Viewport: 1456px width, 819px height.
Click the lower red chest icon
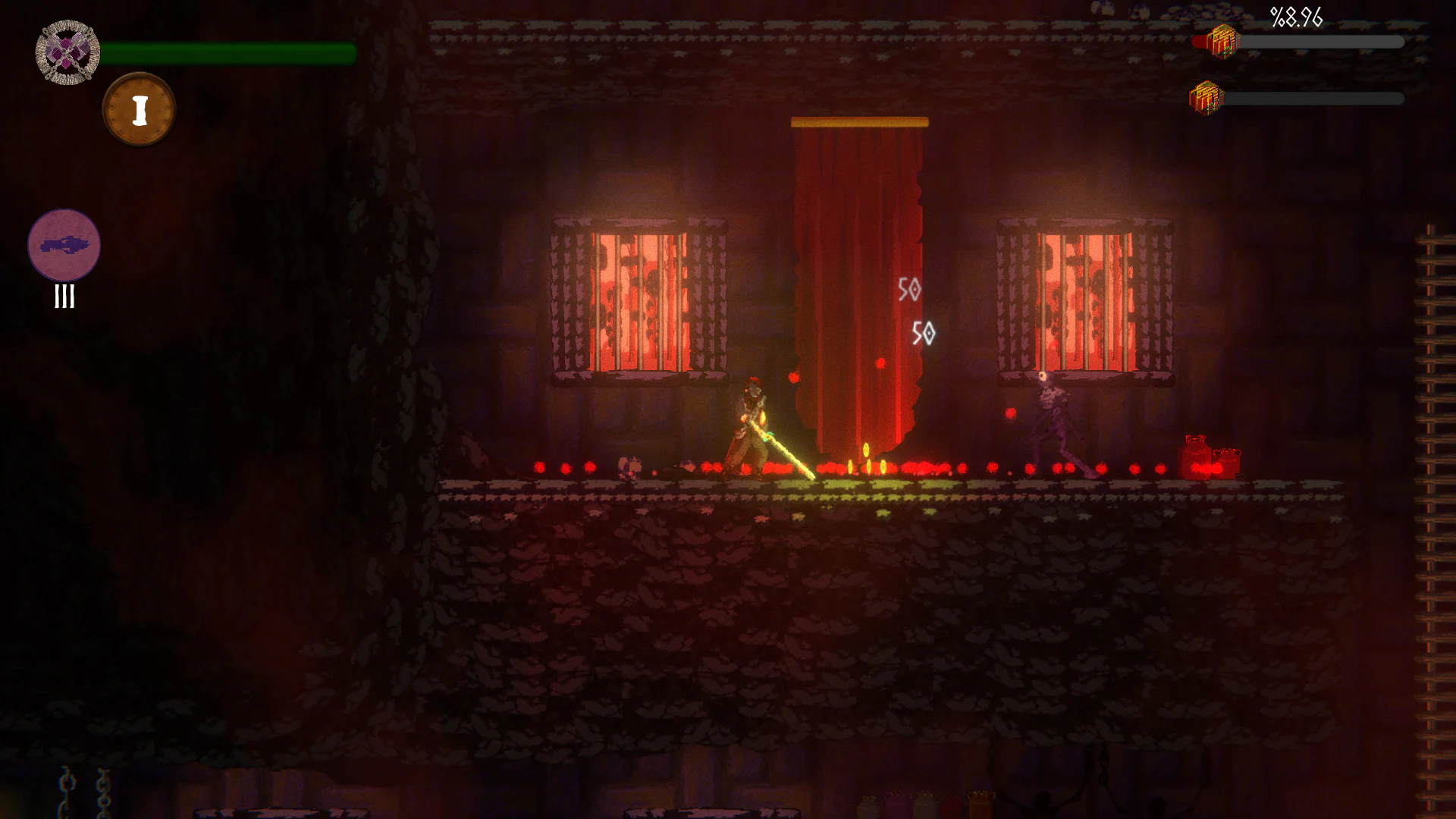tap(1206, 97)
